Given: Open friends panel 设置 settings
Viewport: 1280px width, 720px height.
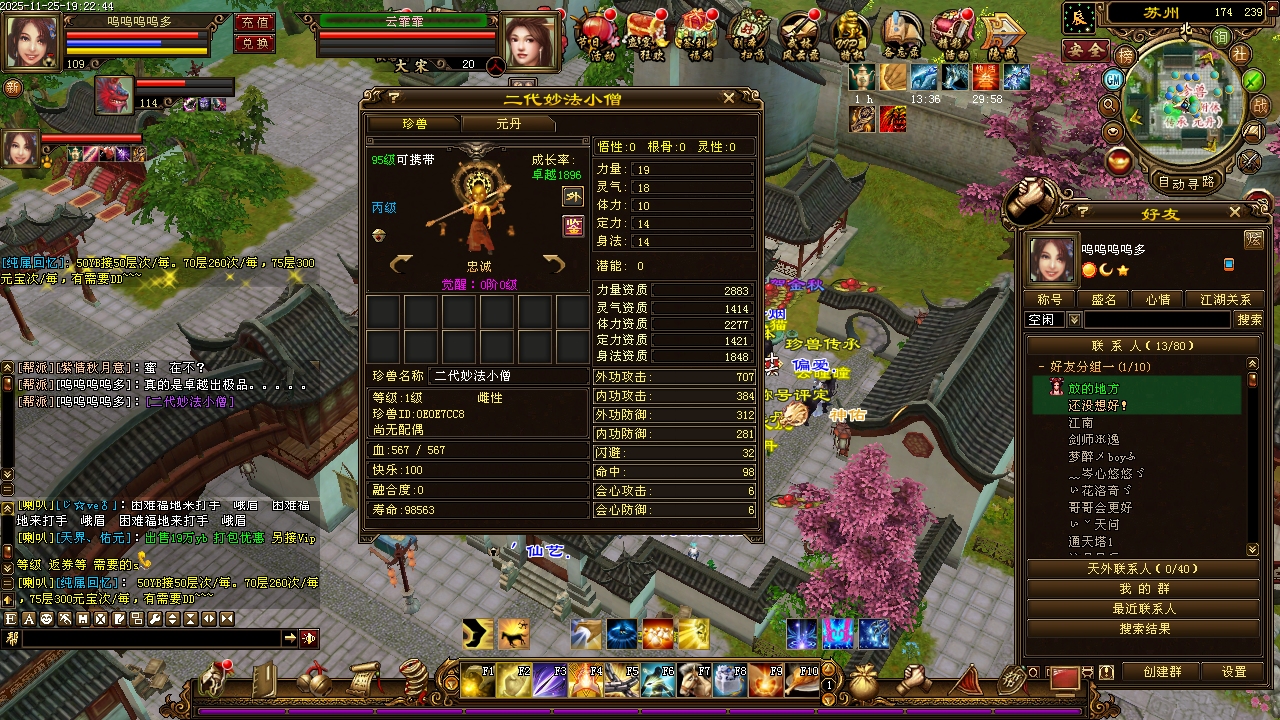Looking at the screenshot, I should (1234, 672).
